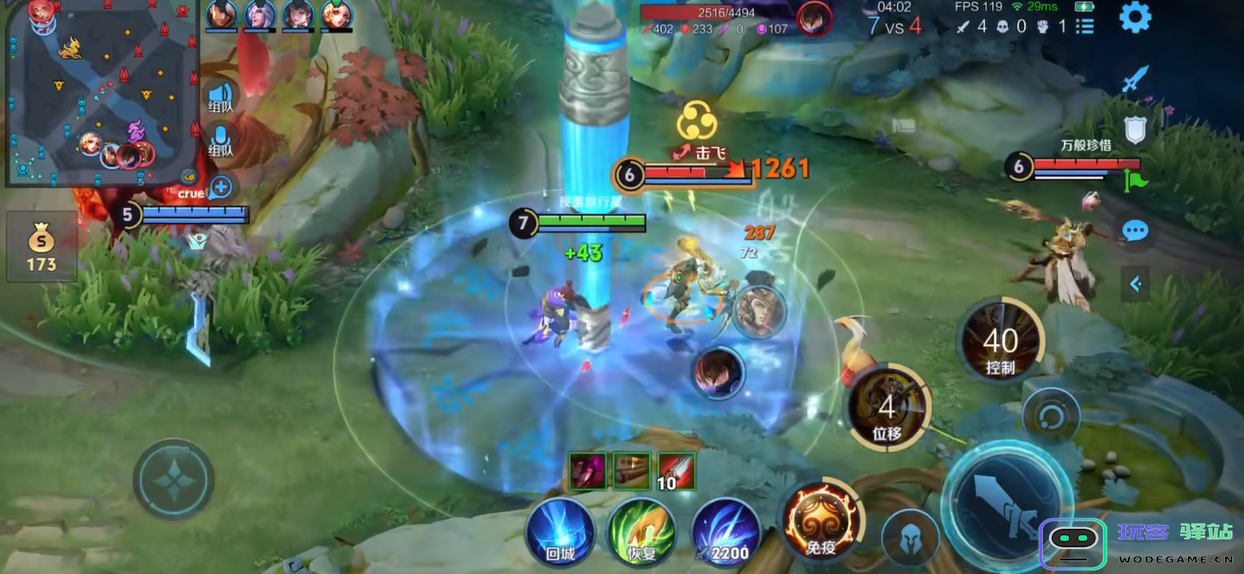Tap the helmet minion-attack button
Image resolution: width=1244 pixels, height=574 pixels.
click(910, 538)
